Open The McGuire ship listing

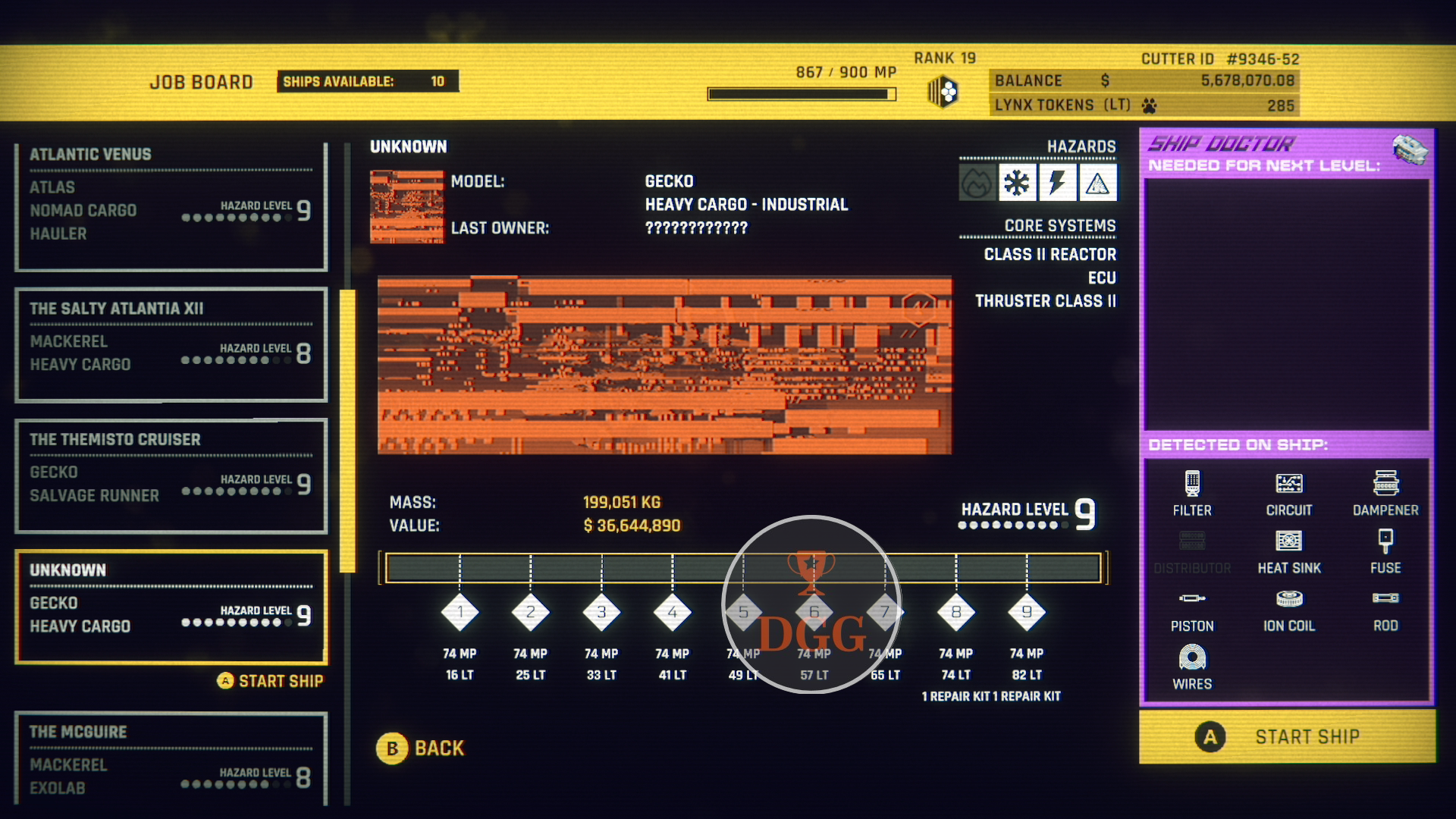coord(171,758)
